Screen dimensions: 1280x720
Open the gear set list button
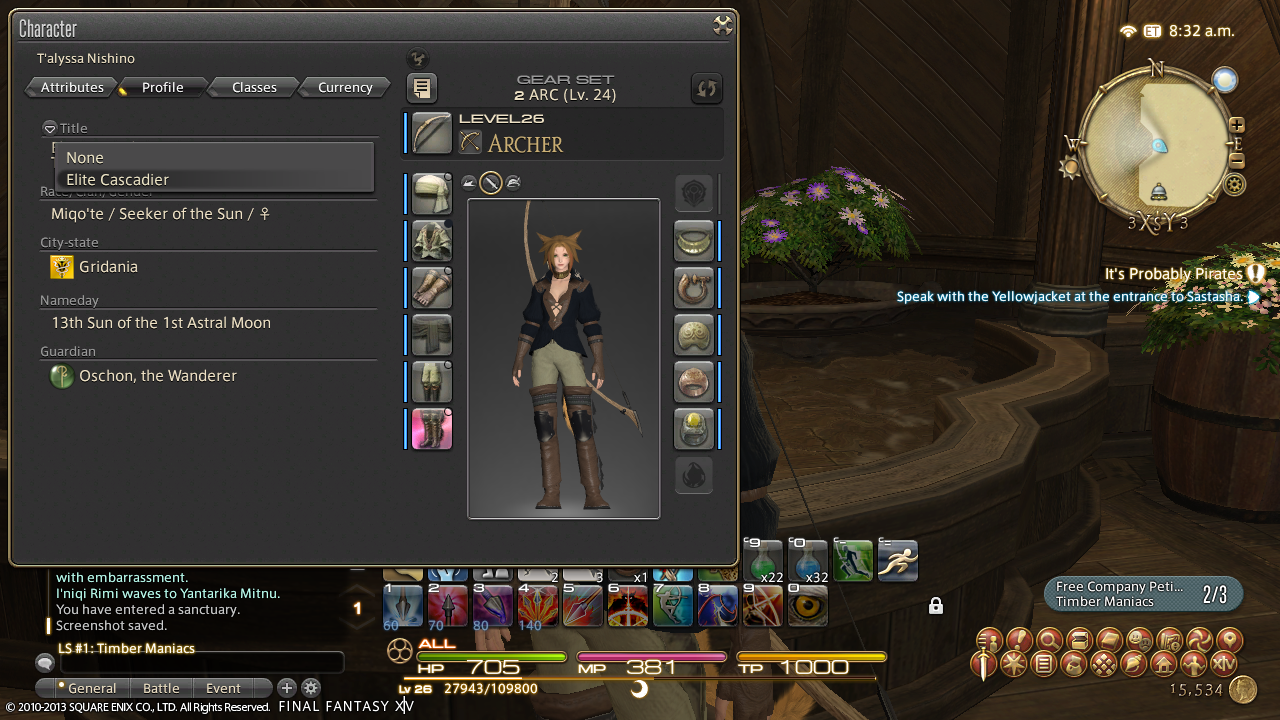pyautogui.click(x=422, y=88)
